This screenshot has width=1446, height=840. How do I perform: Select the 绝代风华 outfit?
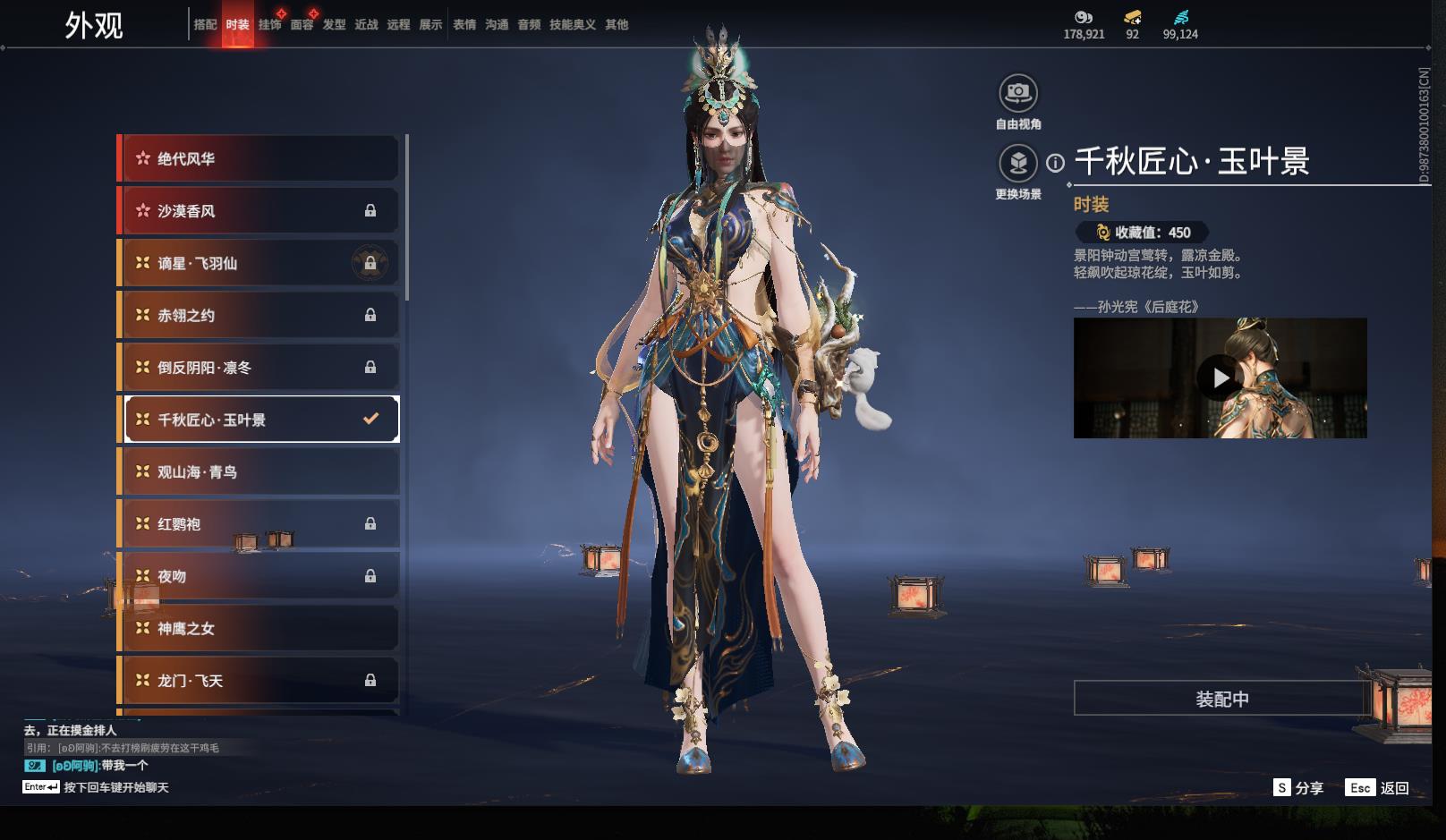coord(259,158)
